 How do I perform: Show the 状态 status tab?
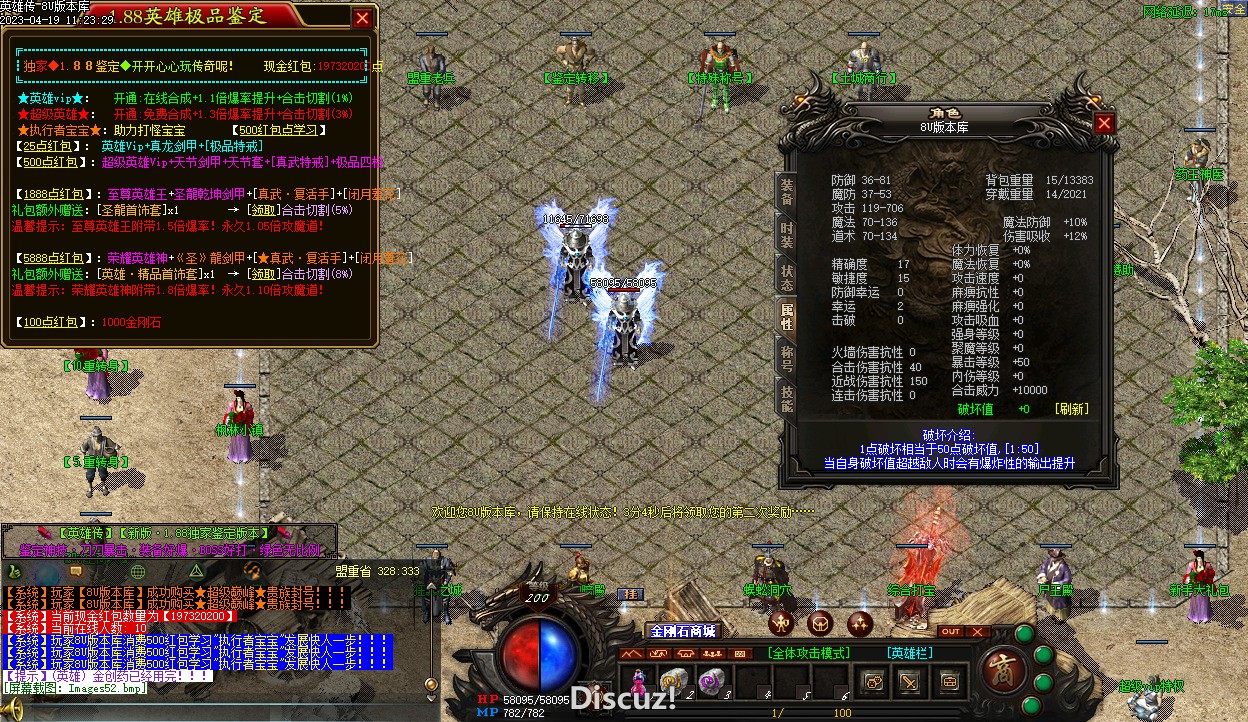click(788, 277)
